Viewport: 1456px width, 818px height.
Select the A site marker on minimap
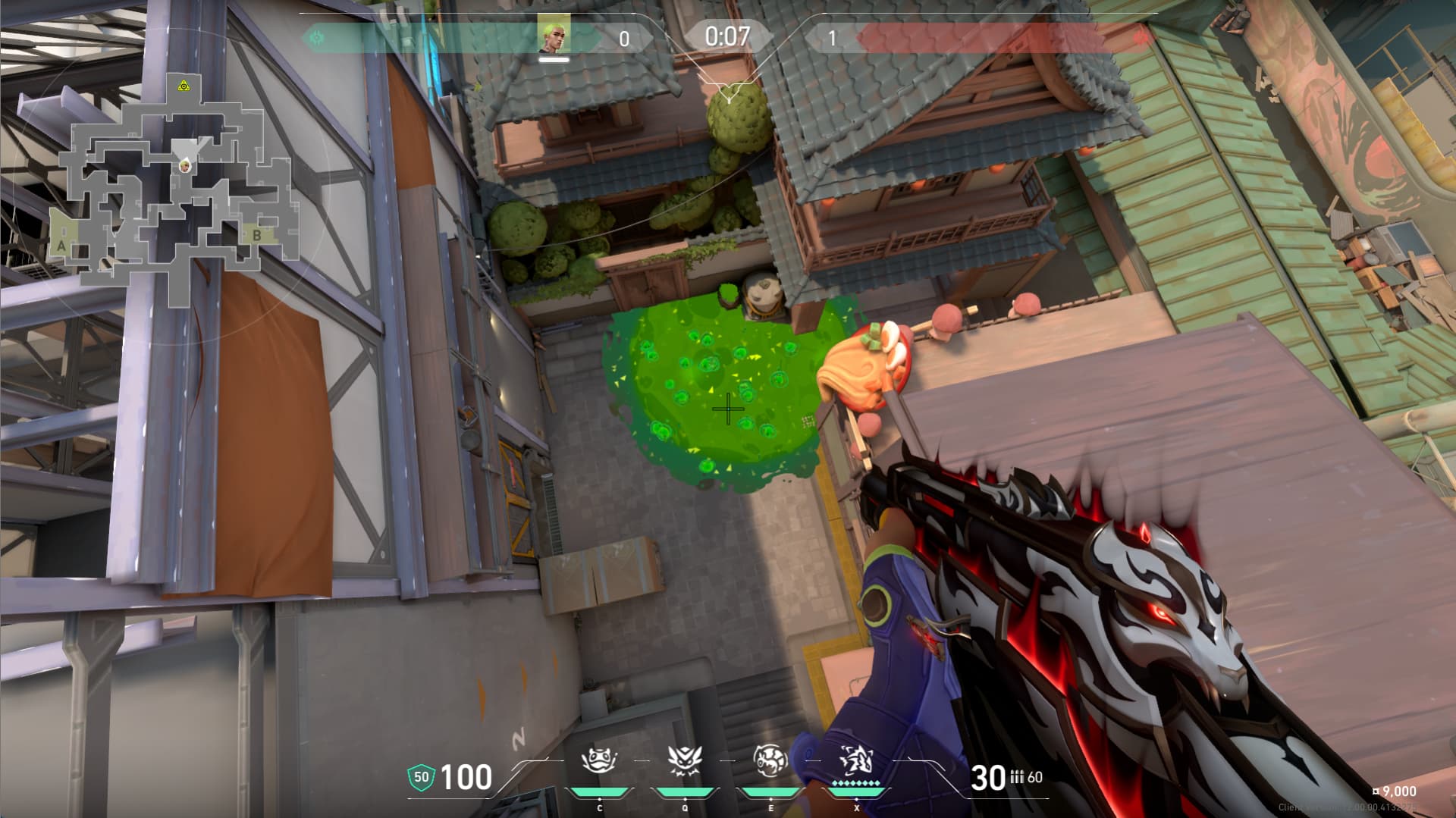pos(61,246)
